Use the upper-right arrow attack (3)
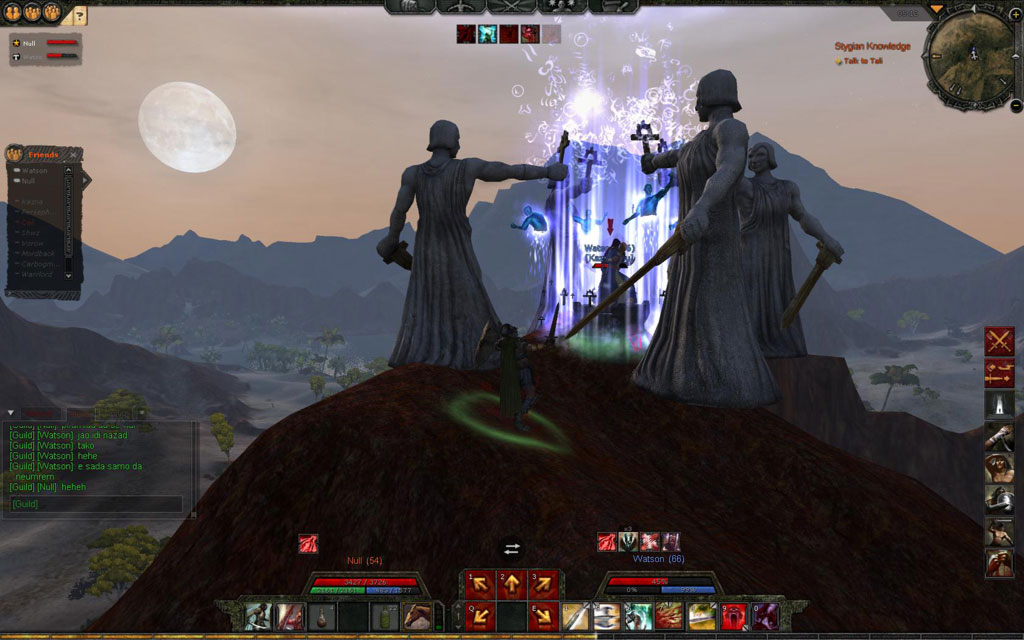Image resolution: width=1024 pixels, height=640 pixels. (543, 585)
